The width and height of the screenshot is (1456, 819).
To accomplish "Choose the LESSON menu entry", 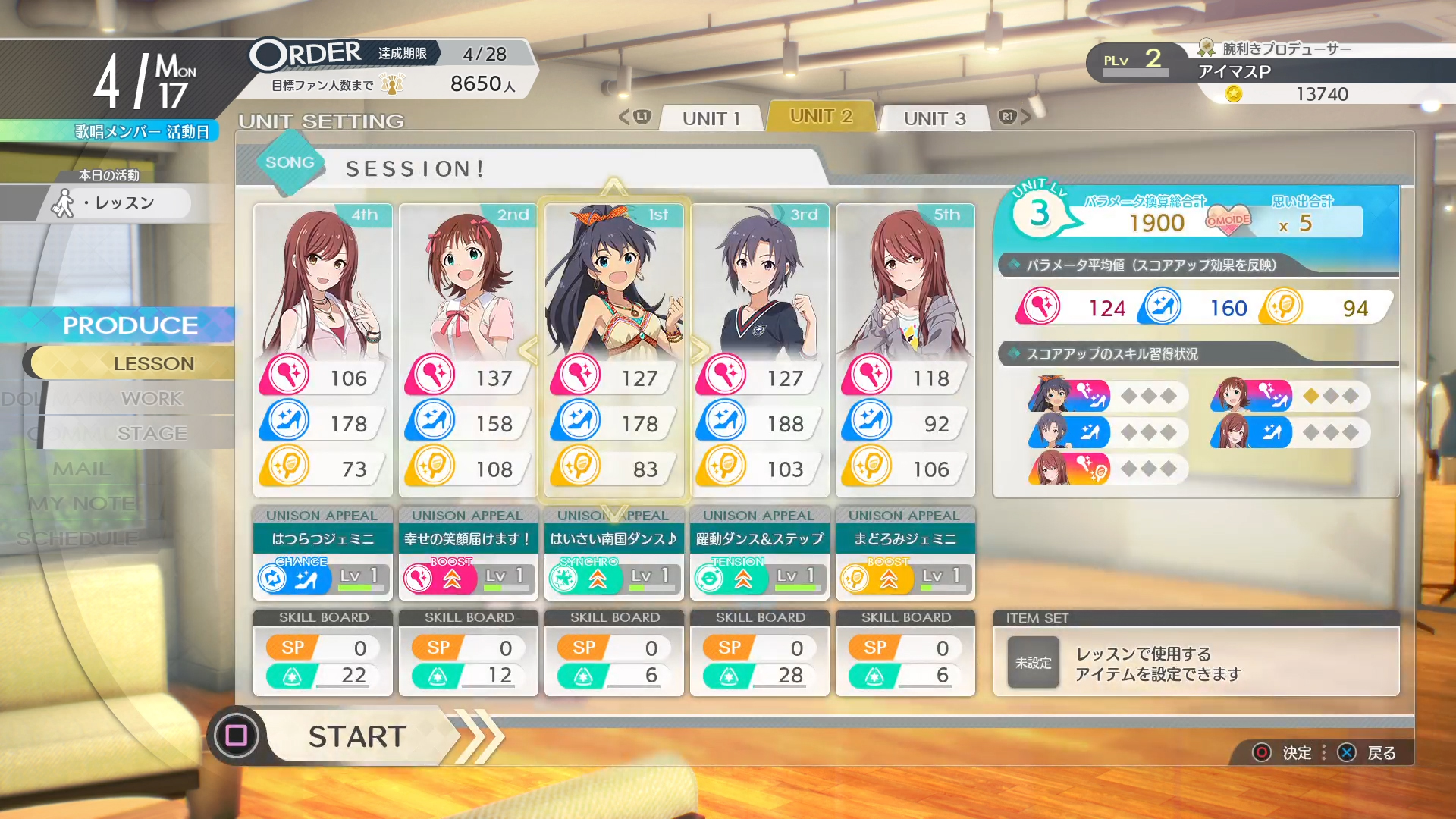I will pos(153,363).
